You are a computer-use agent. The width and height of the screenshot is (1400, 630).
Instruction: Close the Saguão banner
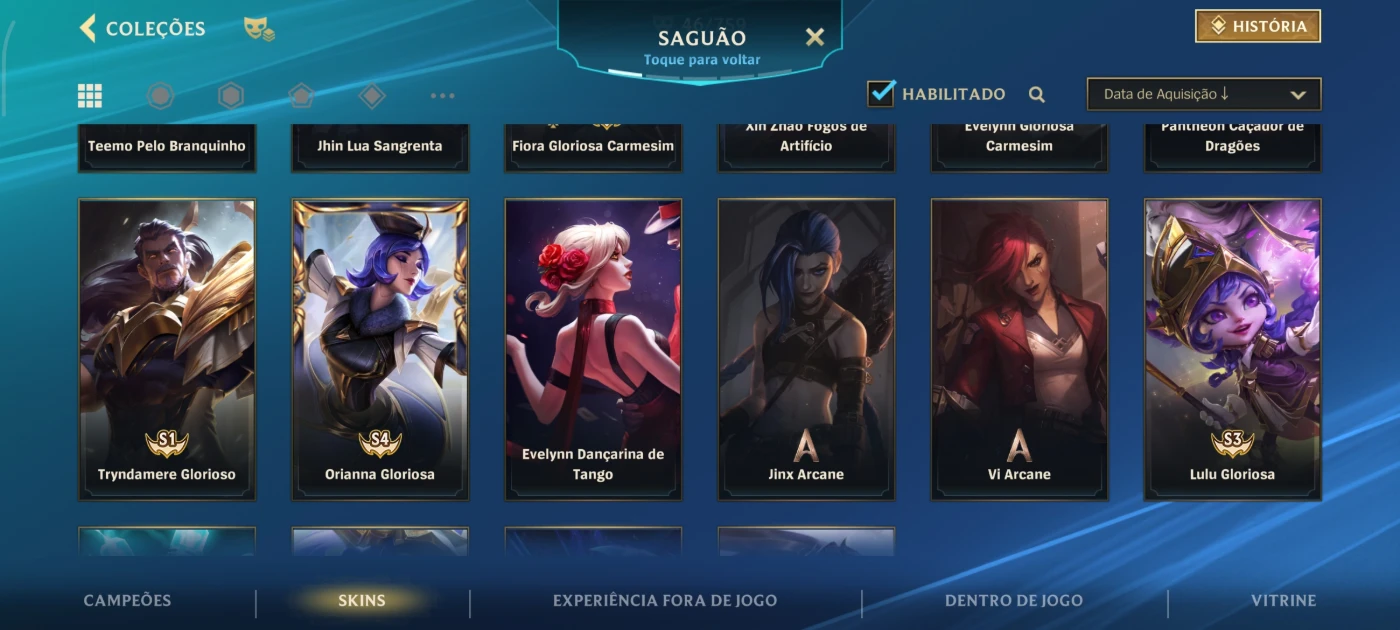pos(815,37)
